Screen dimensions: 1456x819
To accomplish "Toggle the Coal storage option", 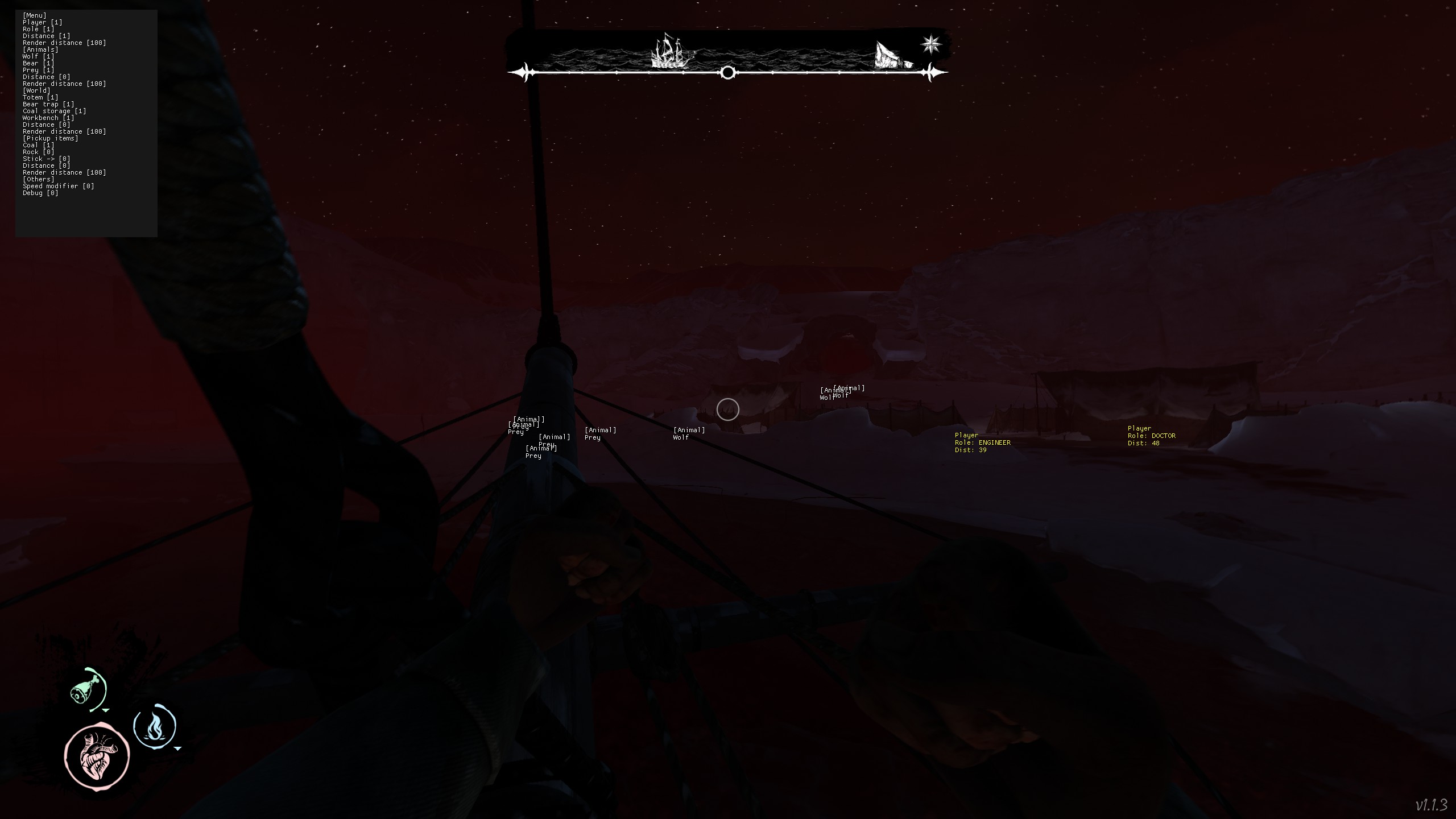I will pos(54,111).
